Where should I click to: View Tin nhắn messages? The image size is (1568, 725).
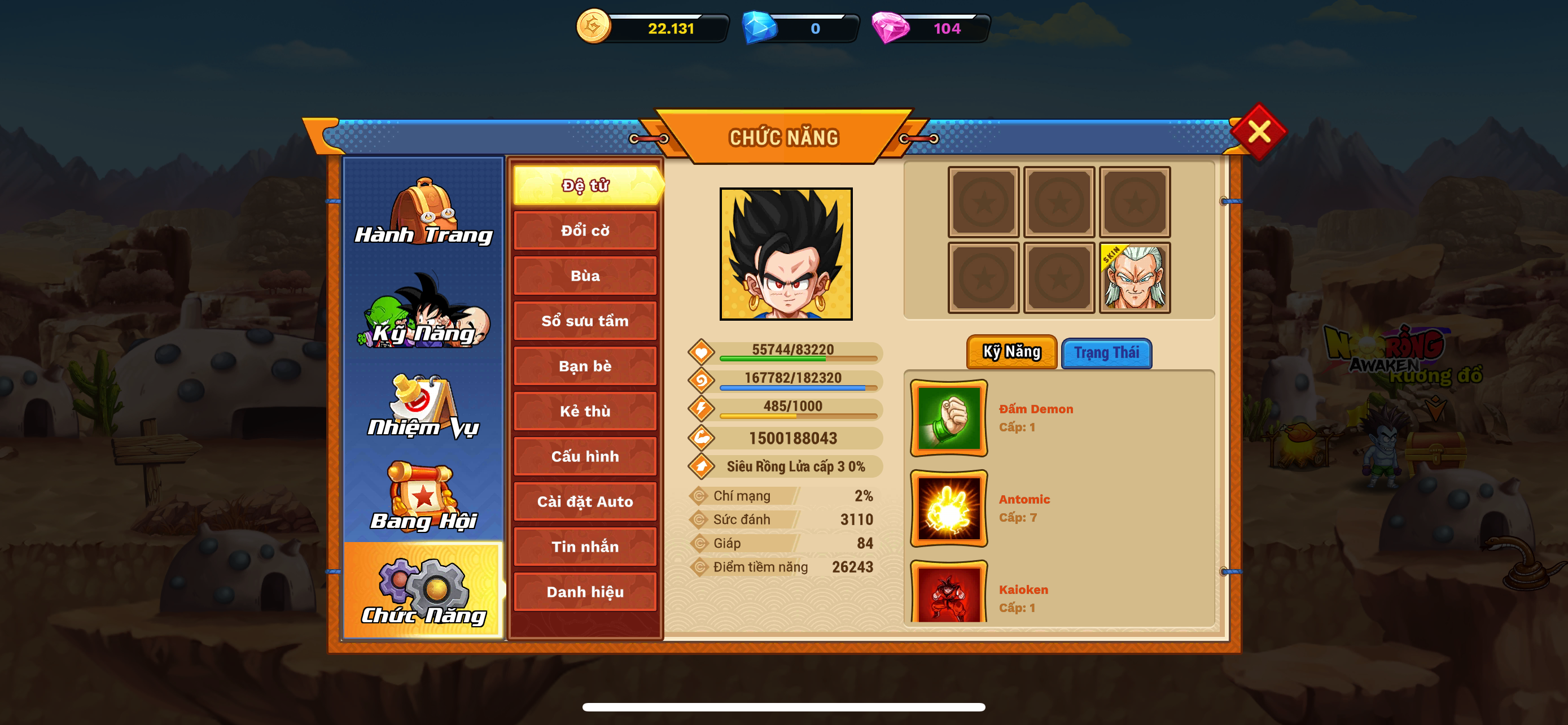[585, 547]
